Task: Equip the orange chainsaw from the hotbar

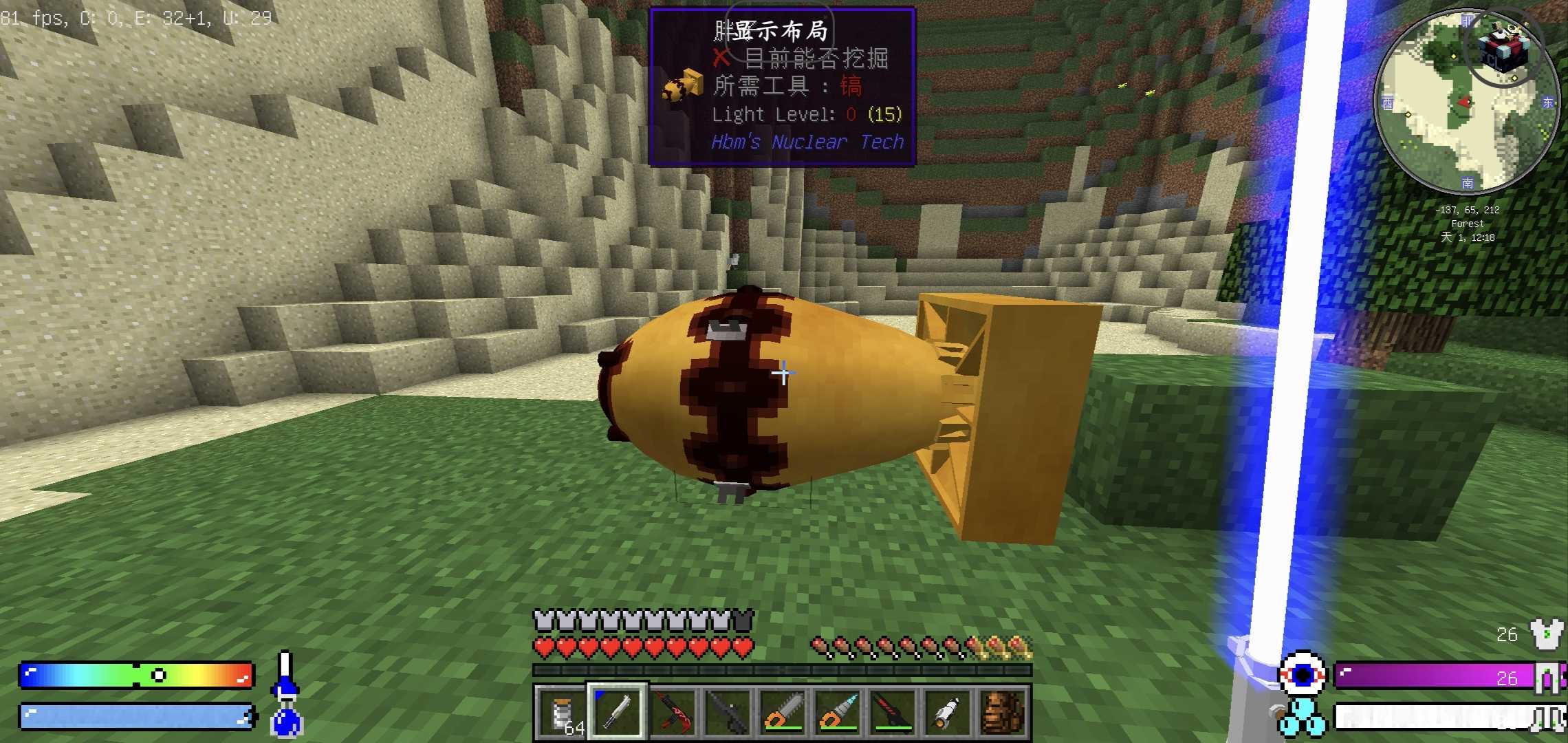Action: click(x=782, y=712)
